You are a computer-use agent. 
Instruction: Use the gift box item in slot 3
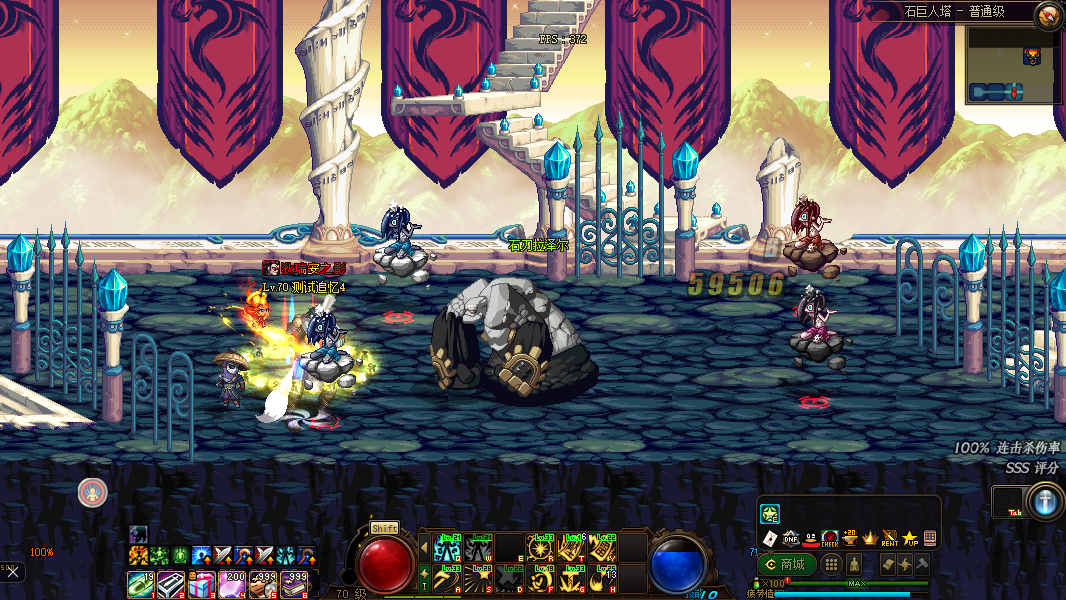[x=202, y=584]
